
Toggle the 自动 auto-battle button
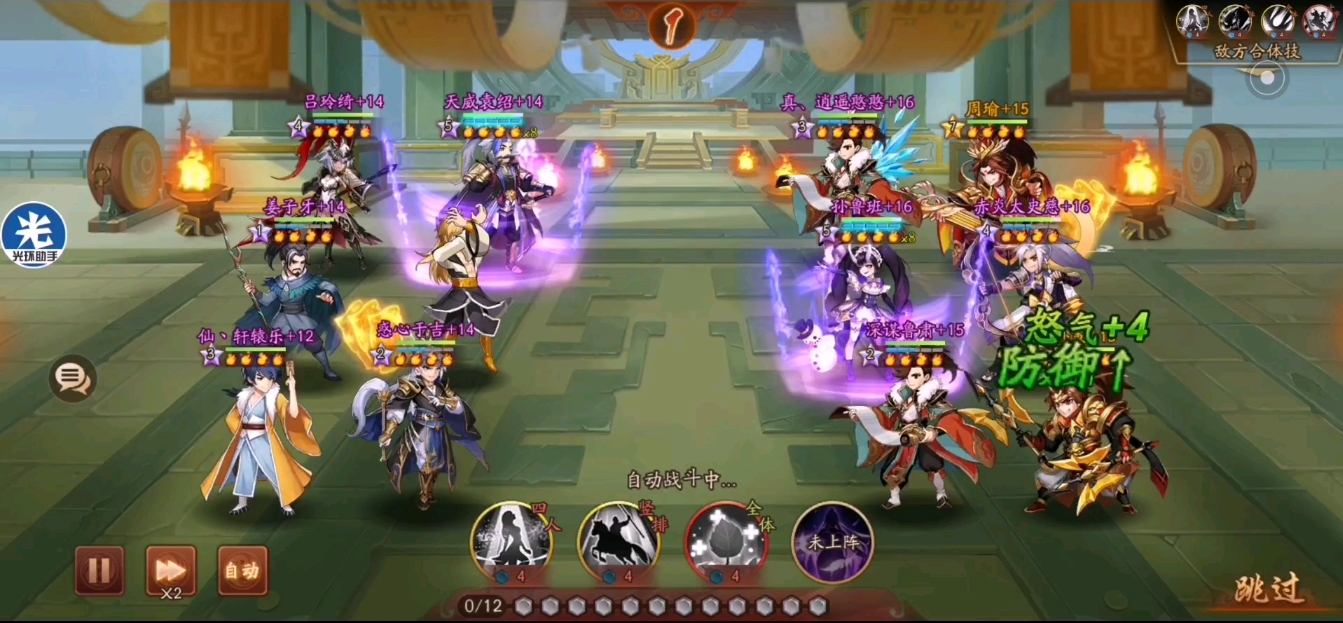242,570
